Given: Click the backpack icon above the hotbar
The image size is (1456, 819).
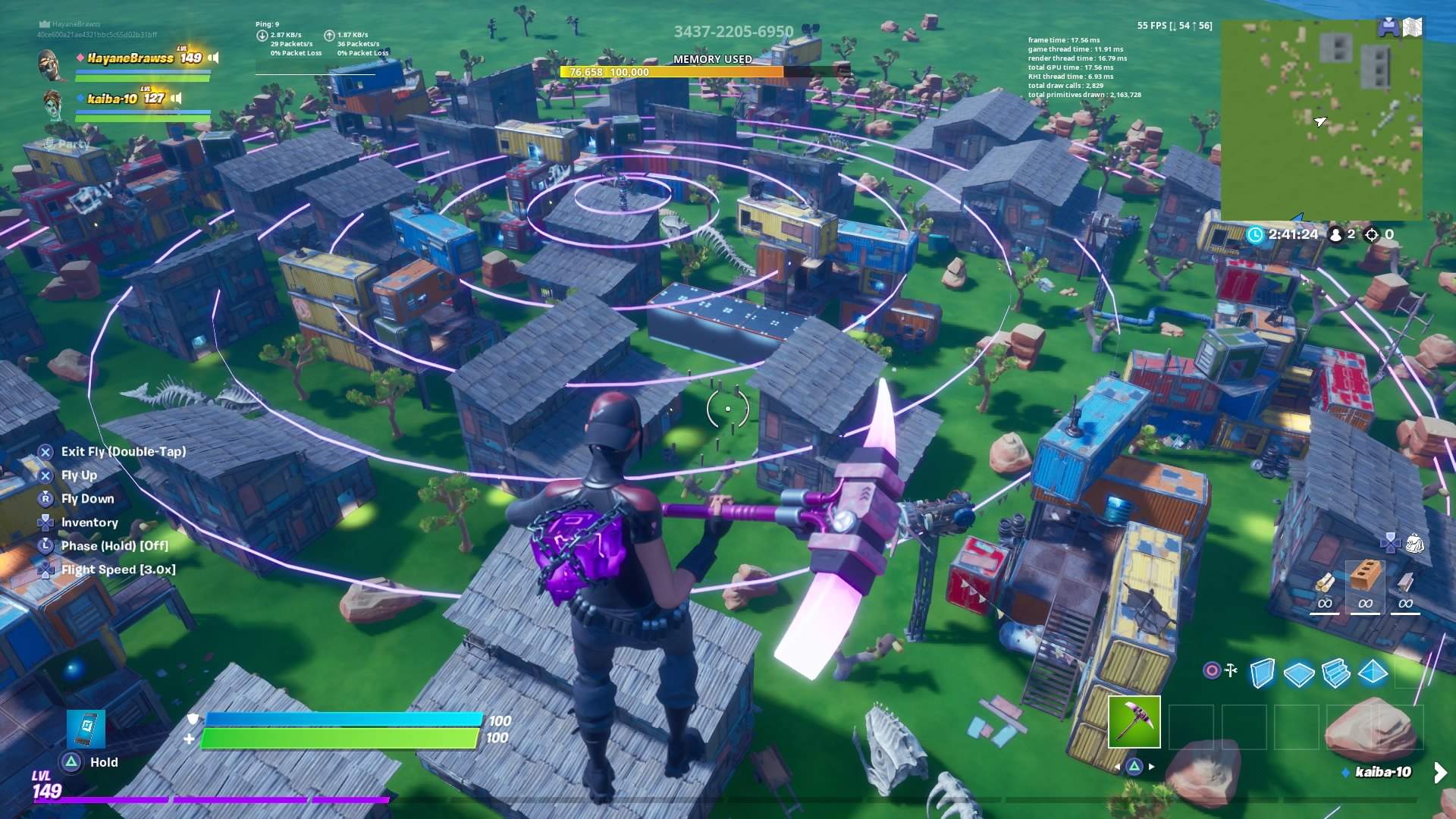Looking at the screenshot, I should click(x=1416, y=543).
